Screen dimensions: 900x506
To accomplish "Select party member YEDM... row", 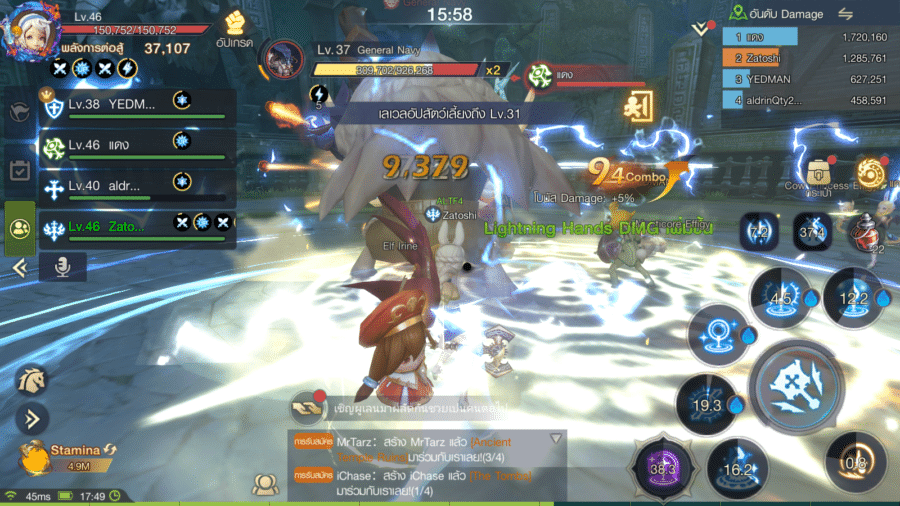I will tap(136, 107).
